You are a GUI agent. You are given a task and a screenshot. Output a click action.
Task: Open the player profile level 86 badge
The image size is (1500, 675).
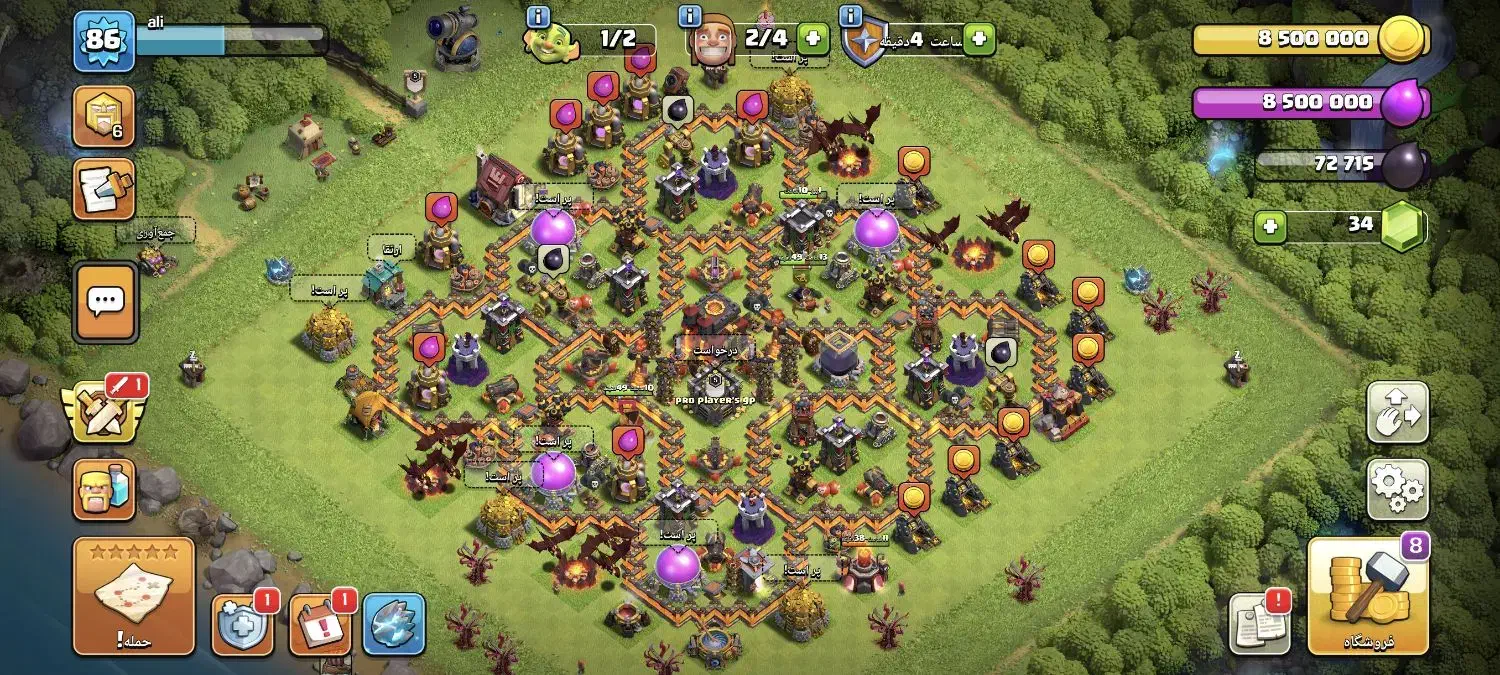103,42
